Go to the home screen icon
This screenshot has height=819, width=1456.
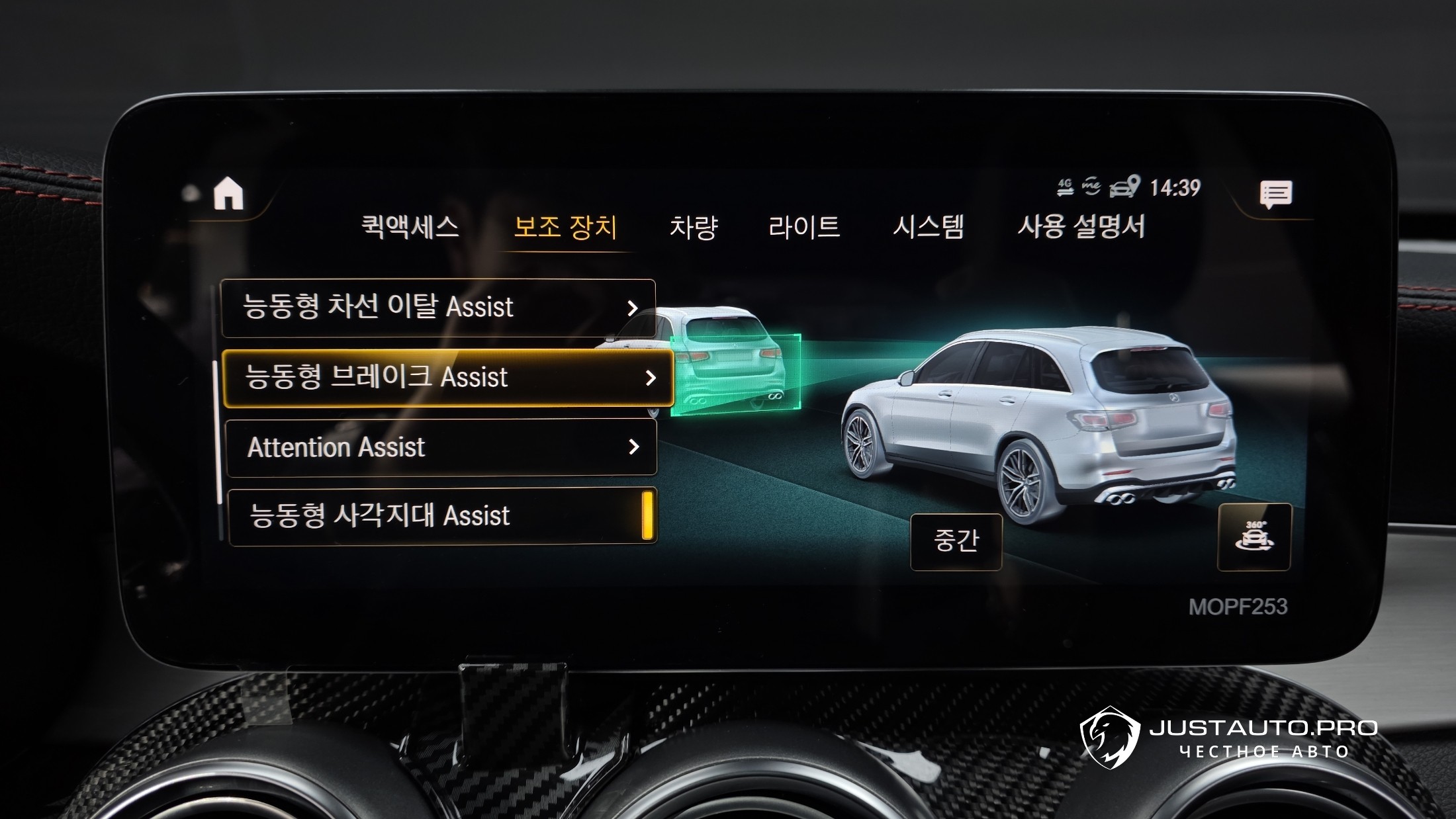tap(228, 194)
